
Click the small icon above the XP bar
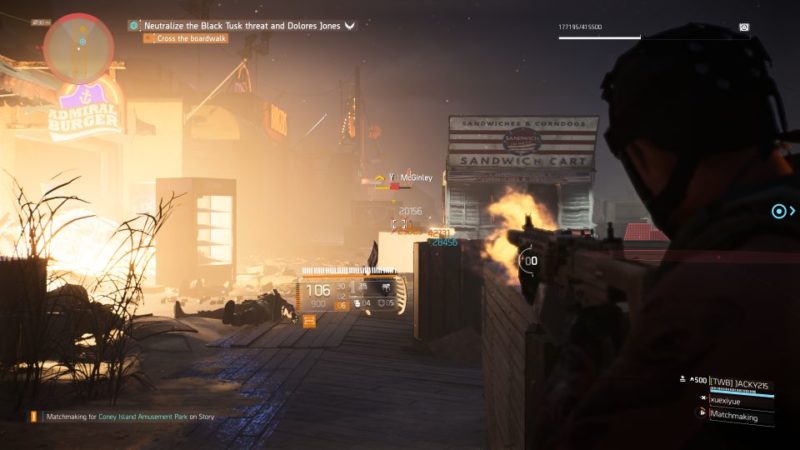[744, 27]
